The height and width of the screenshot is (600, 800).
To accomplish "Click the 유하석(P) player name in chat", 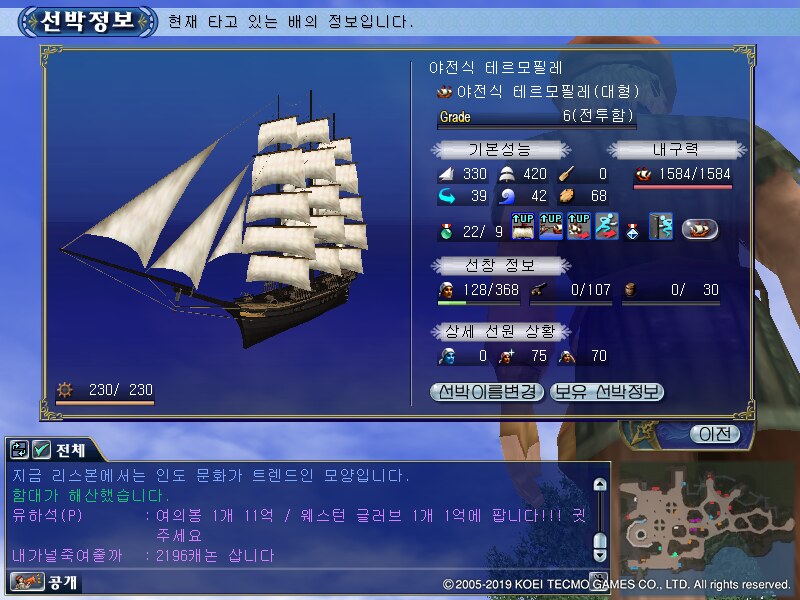I will click(x=47, y=515).
